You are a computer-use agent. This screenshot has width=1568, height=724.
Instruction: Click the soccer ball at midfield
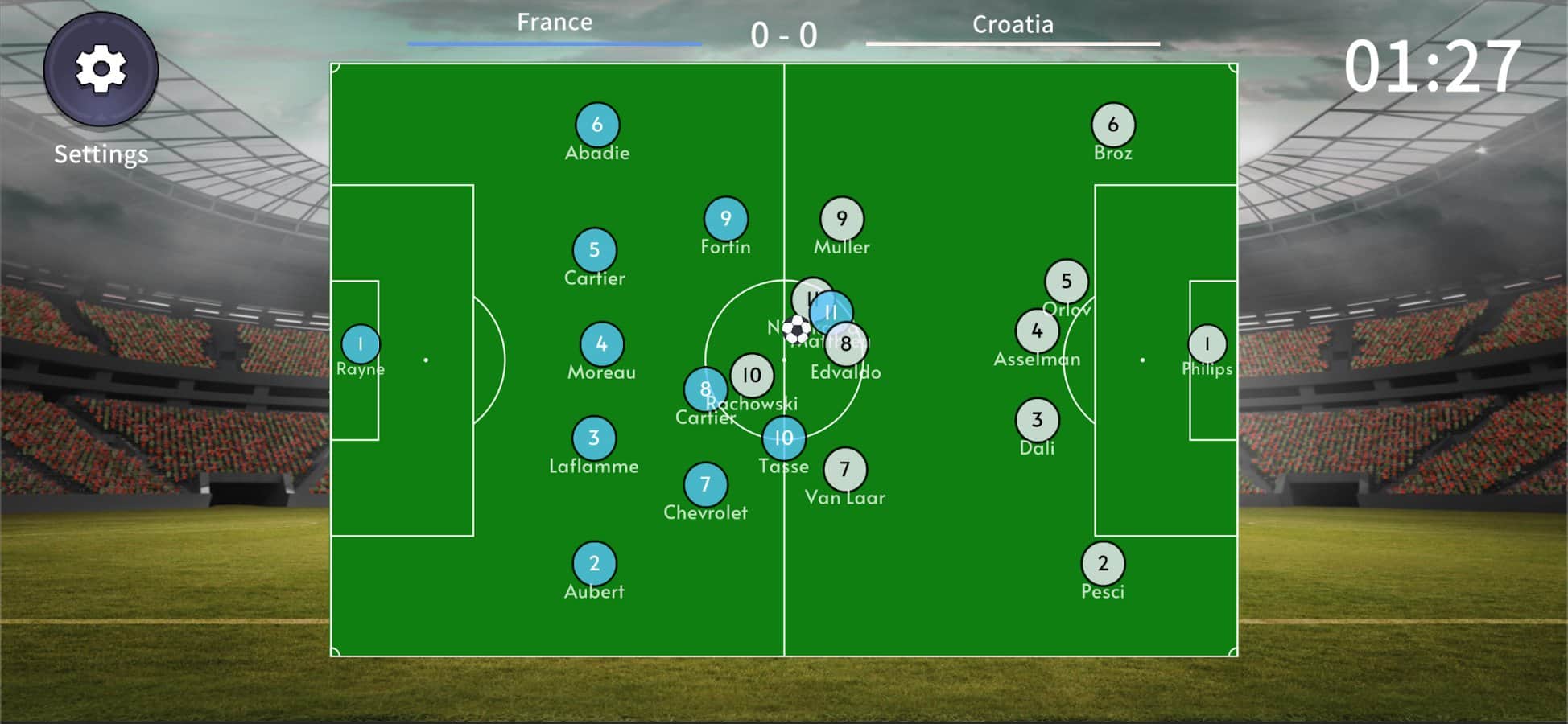pos(796,331)
